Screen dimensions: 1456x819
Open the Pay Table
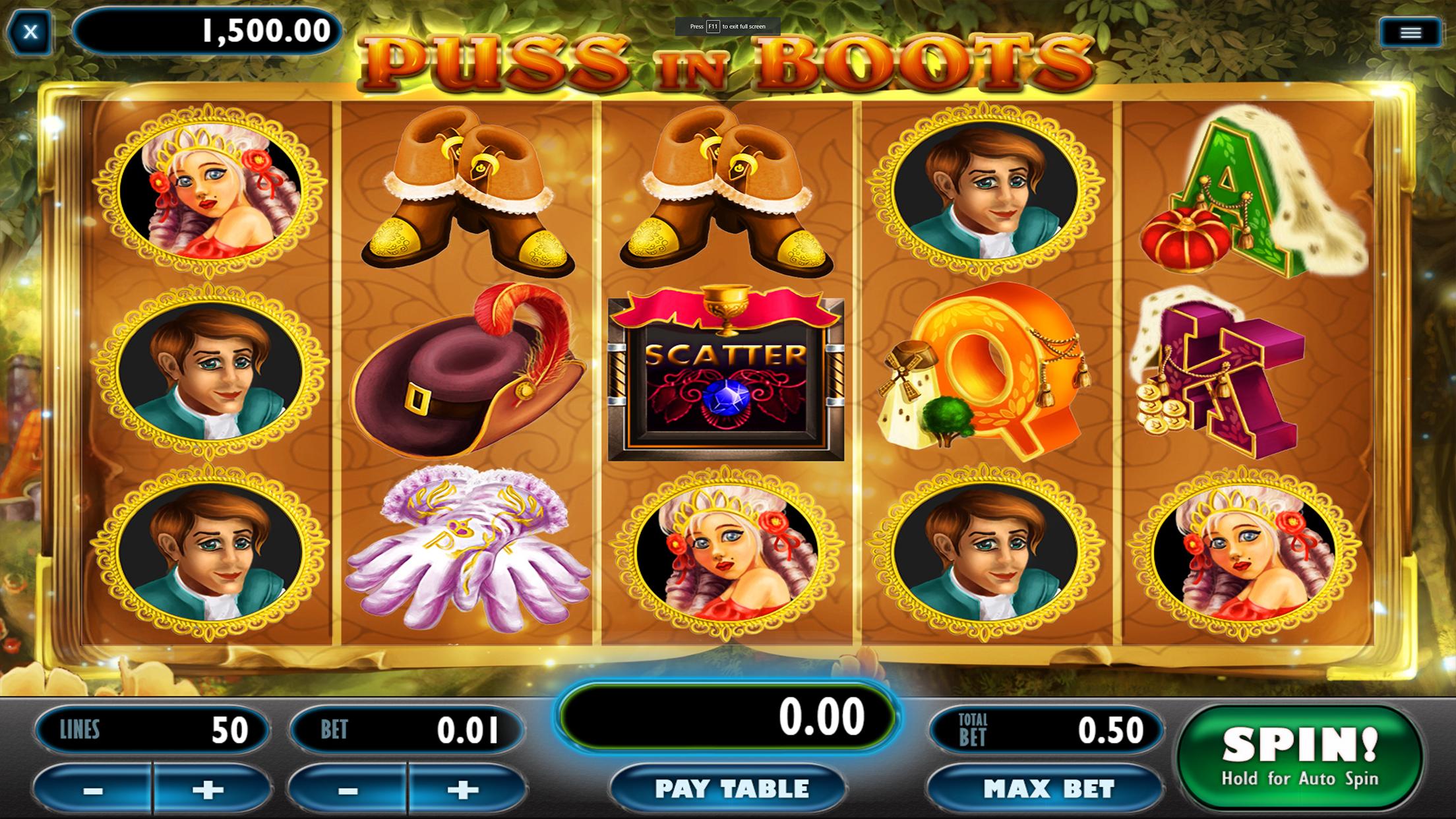731,789
